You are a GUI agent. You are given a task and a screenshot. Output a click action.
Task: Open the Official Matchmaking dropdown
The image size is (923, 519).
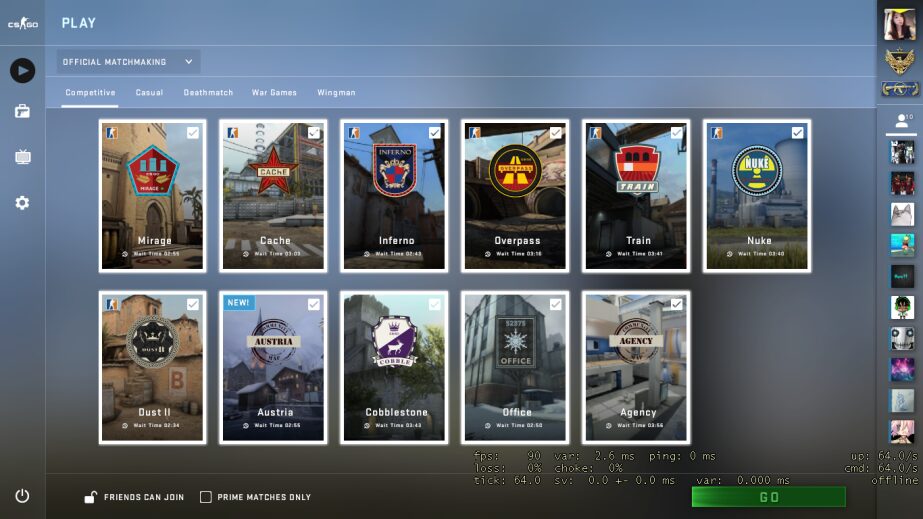click(x=128, y=62)
